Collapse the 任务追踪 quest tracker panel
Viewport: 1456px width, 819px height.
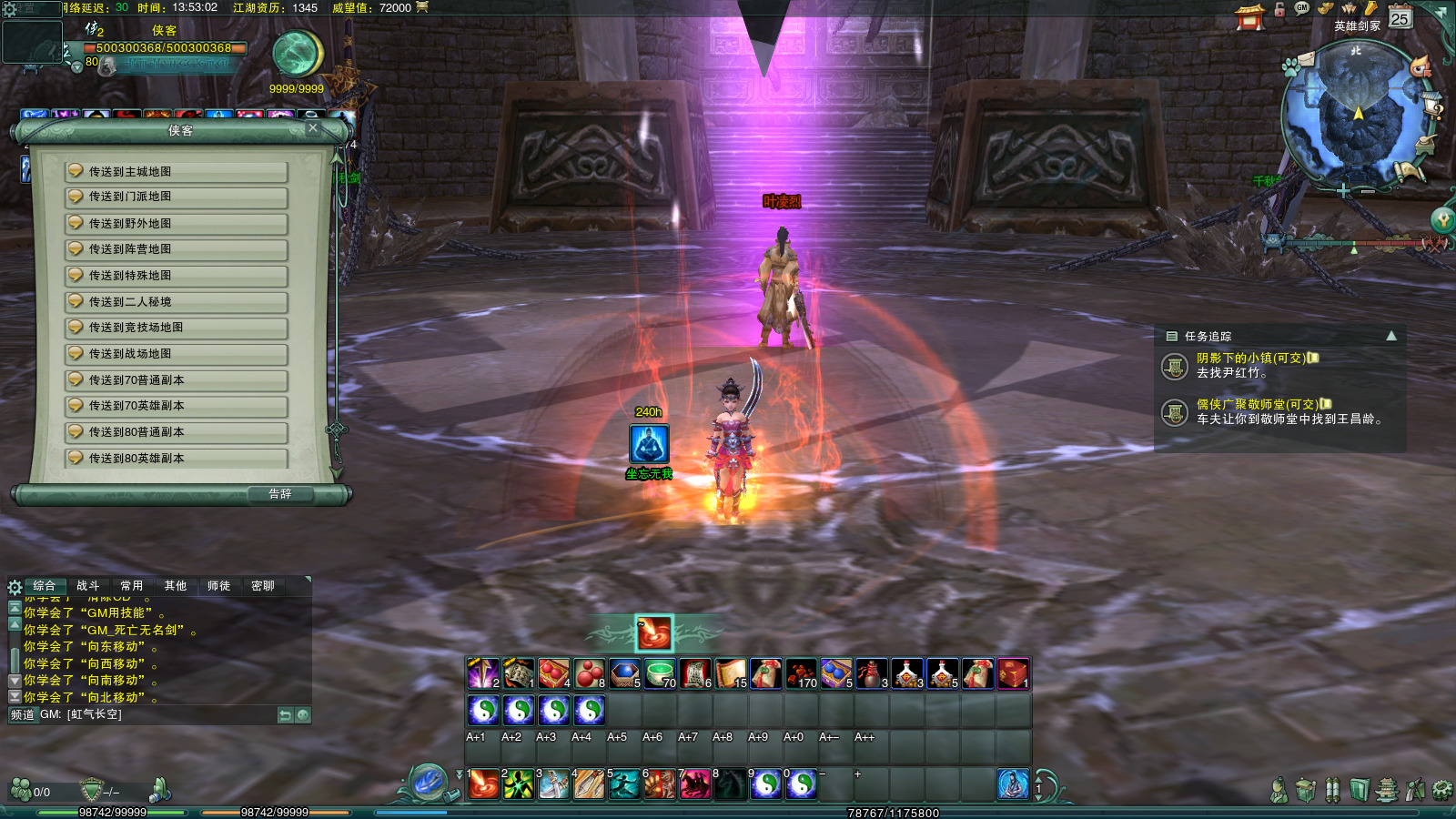click(1391, 336)
